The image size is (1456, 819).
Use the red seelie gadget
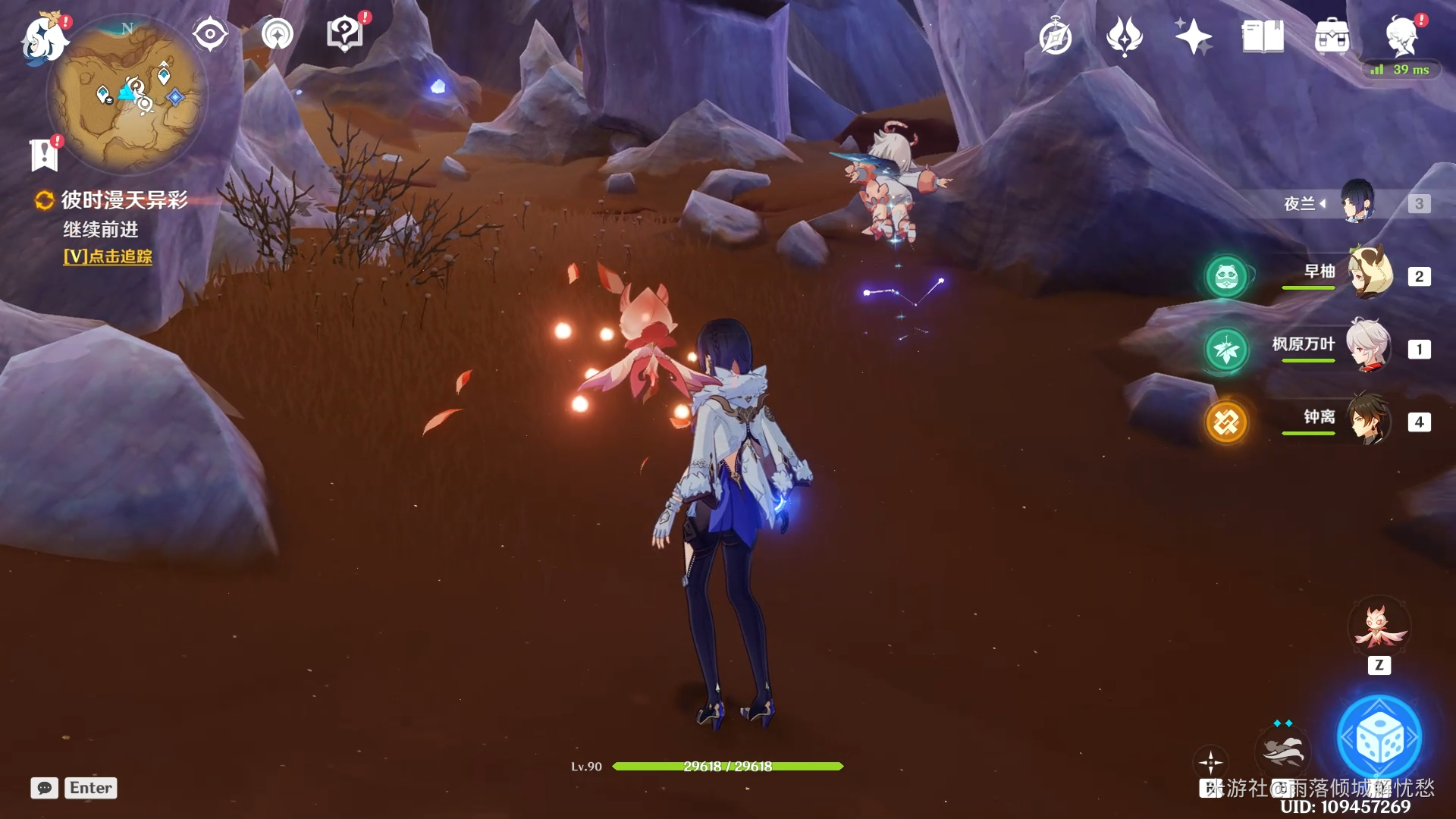pos(1379,628)
